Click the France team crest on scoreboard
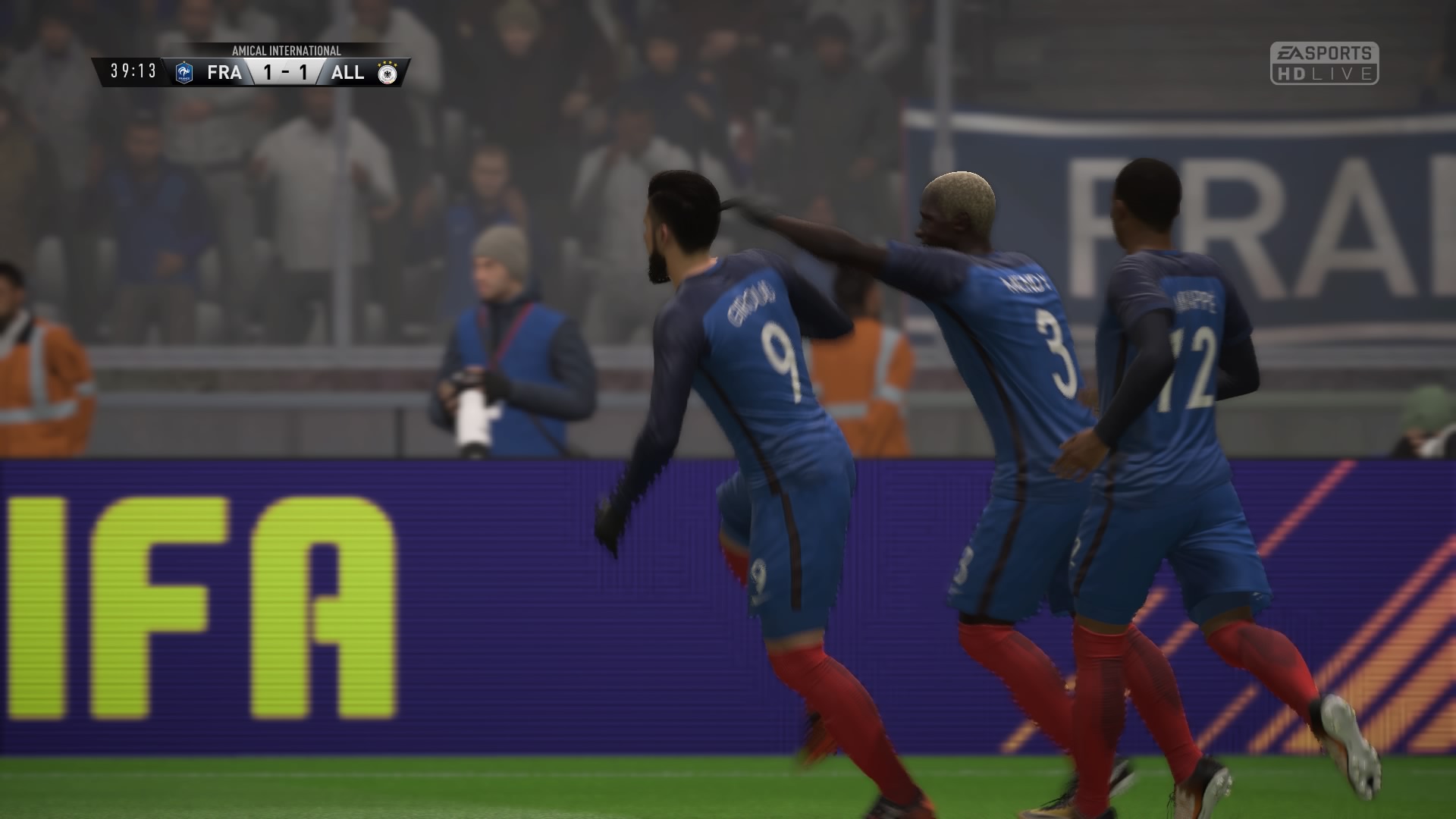 pos(184,72)
